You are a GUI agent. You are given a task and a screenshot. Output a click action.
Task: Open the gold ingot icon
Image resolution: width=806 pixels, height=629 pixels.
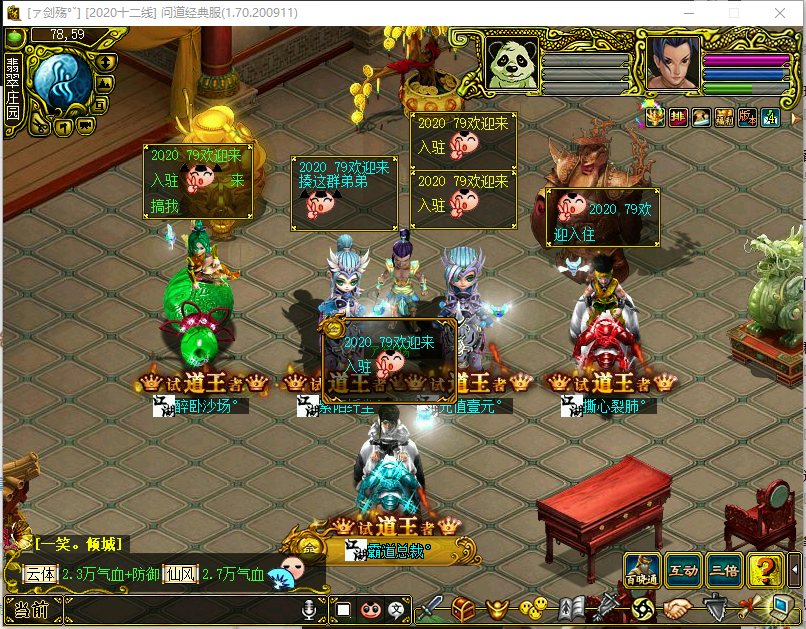coord(497,607)
